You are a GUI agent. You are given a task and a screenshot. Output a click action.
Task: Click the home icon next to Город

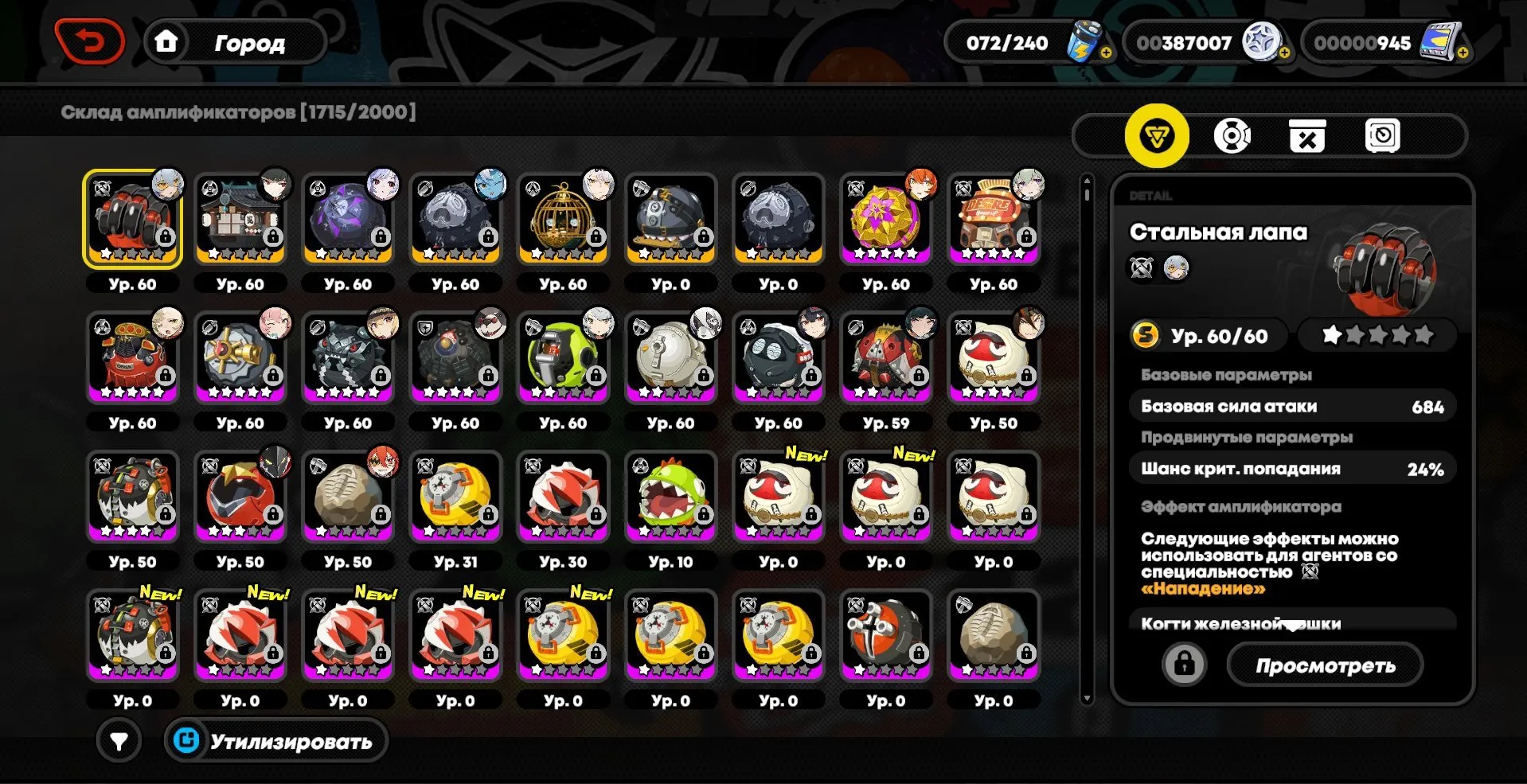point(165,42)
